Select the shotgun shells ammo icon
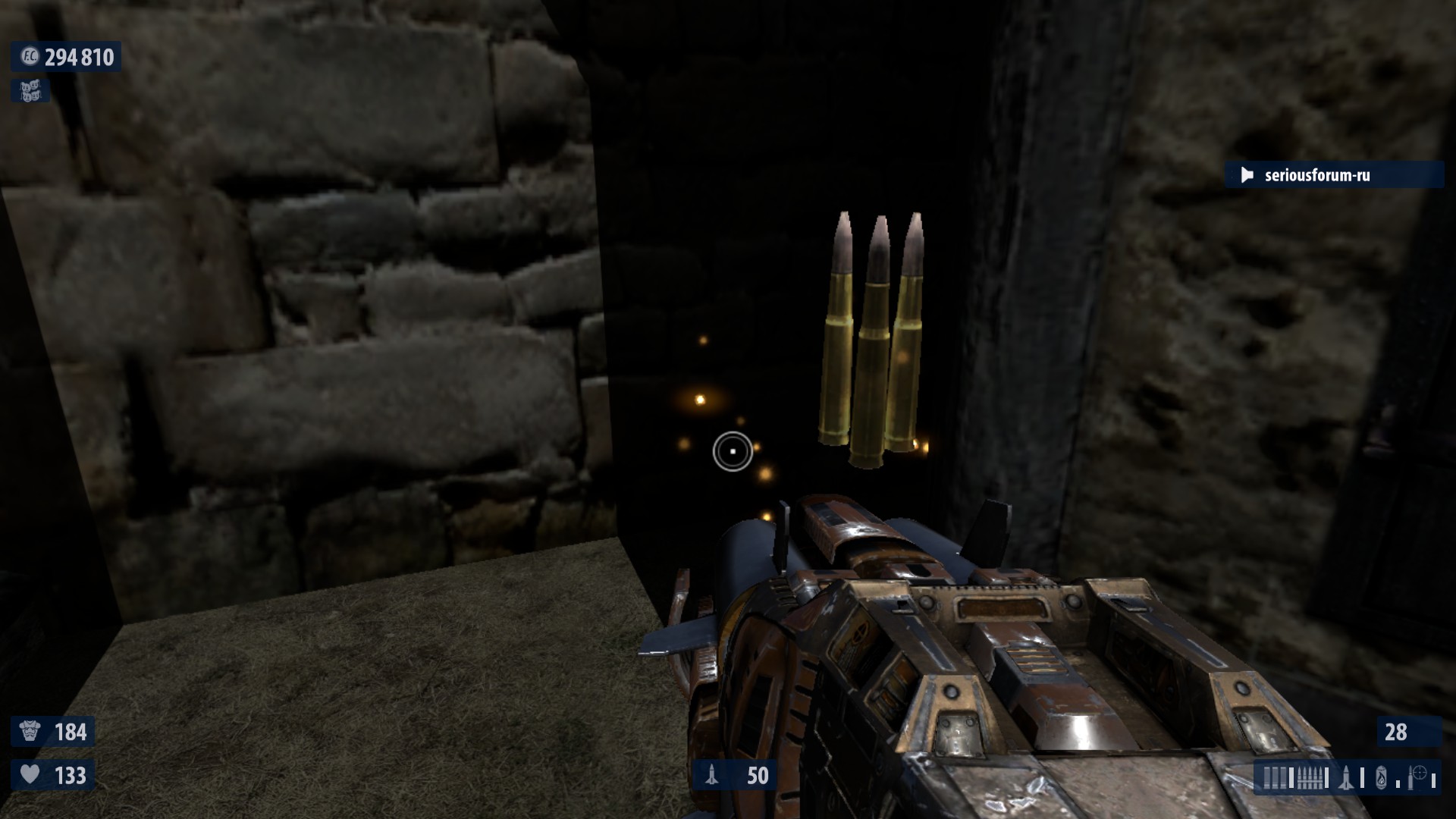The width and height of the screenshot is (1456, 819). 1275,778
